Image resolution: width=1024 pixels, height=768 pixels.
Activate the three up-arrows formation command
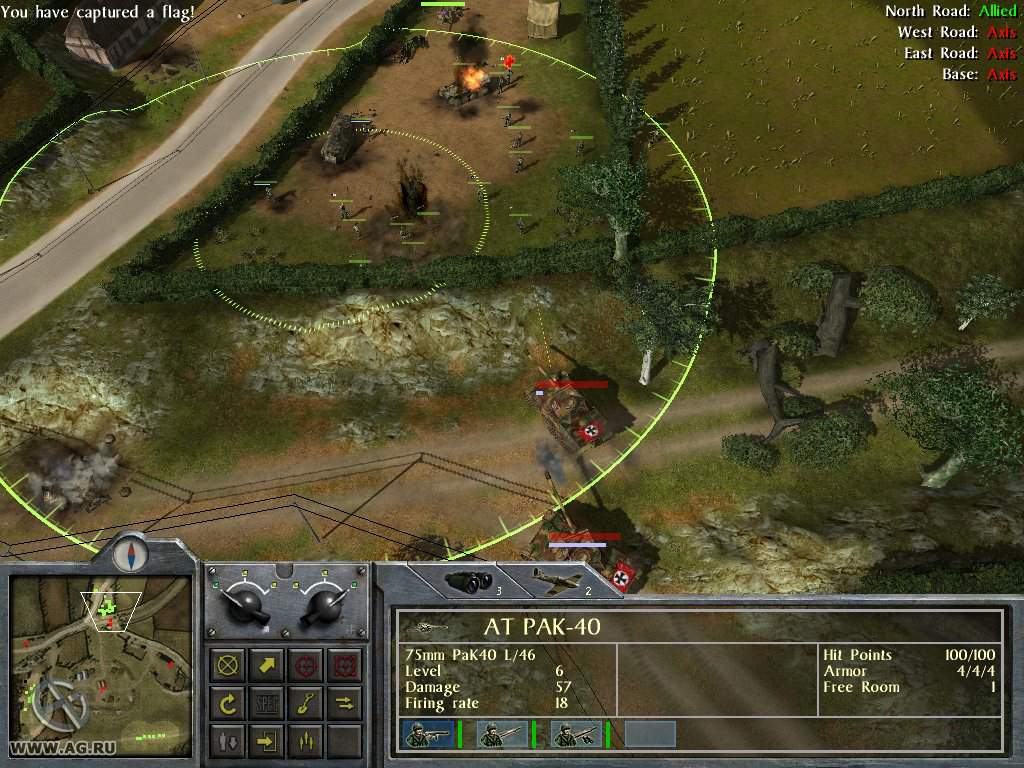[305, 741]
